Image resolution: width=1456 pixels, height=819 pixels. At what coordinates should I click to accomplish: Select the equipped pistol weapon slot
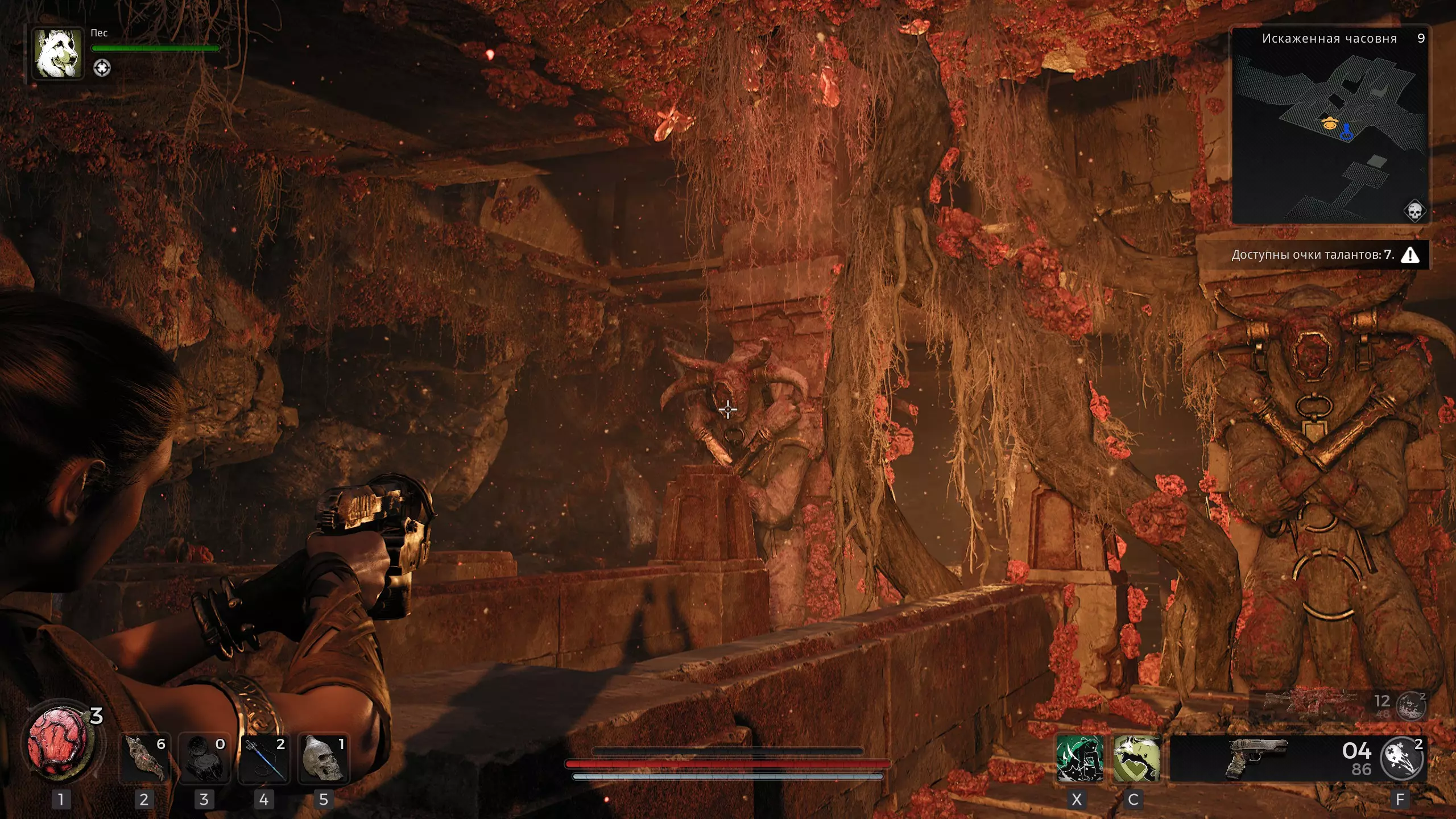pyautogui.click(x=1257, y=758)
